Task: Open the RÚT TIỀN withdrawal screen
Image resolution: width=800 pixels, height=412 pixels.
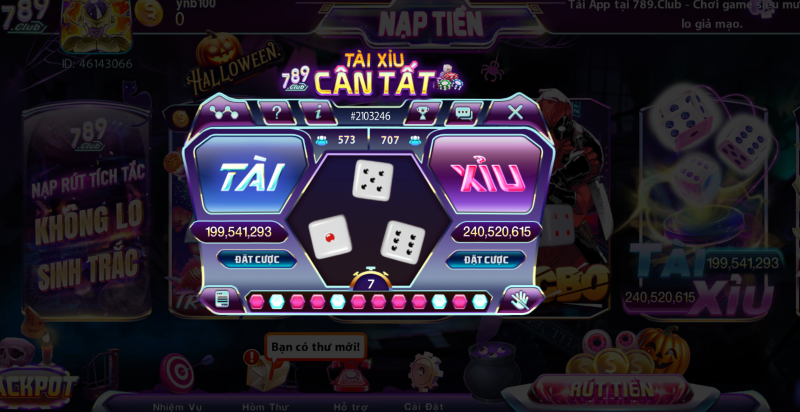Action: 610,388
